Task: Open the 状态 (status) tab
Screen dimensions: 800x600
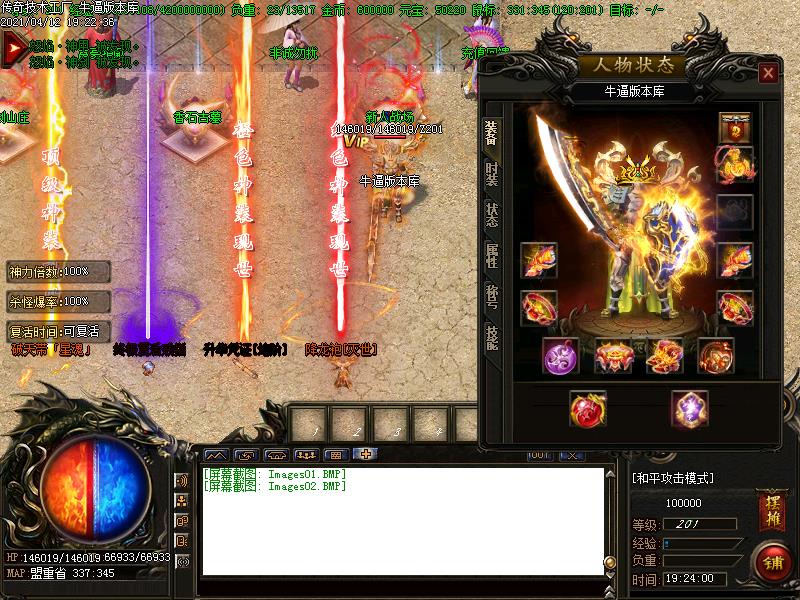Action: [491, 216]
